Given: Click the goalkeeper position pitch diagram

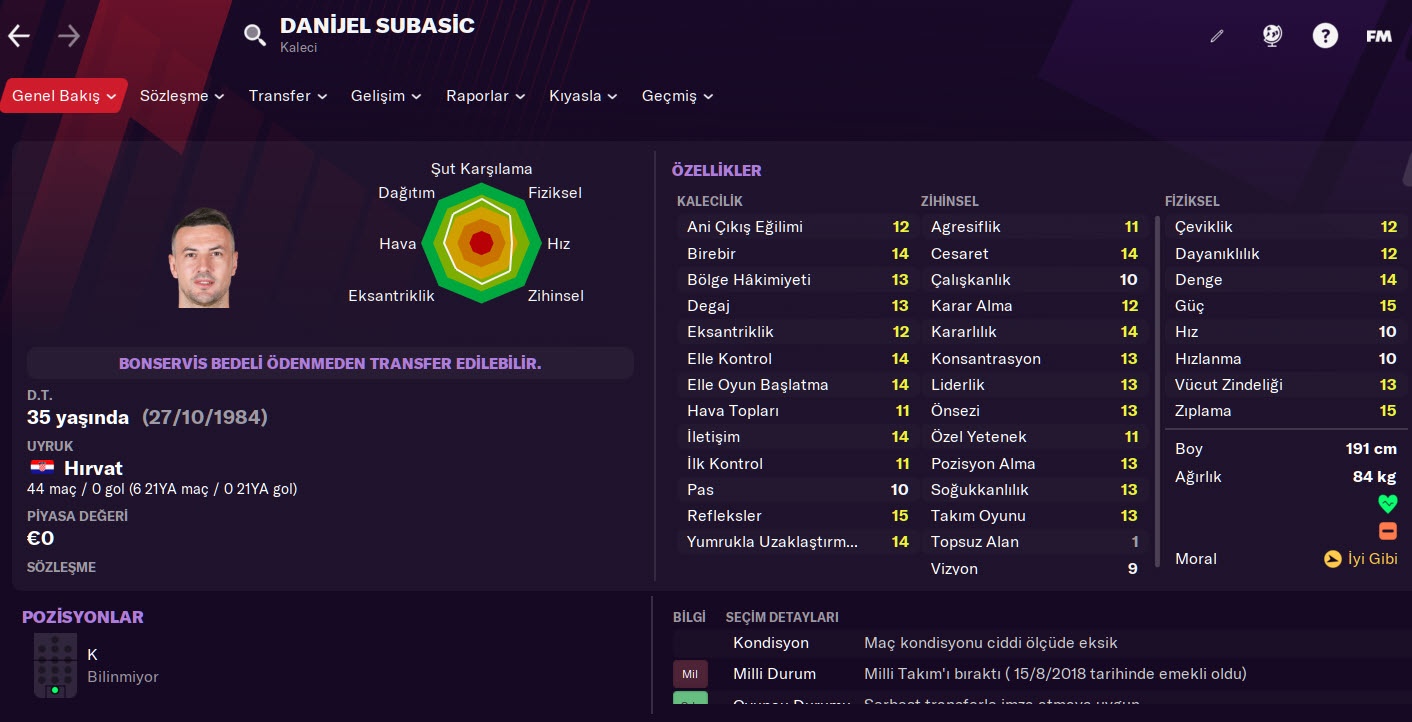Looking at the screenshot, I should (55, 665).
